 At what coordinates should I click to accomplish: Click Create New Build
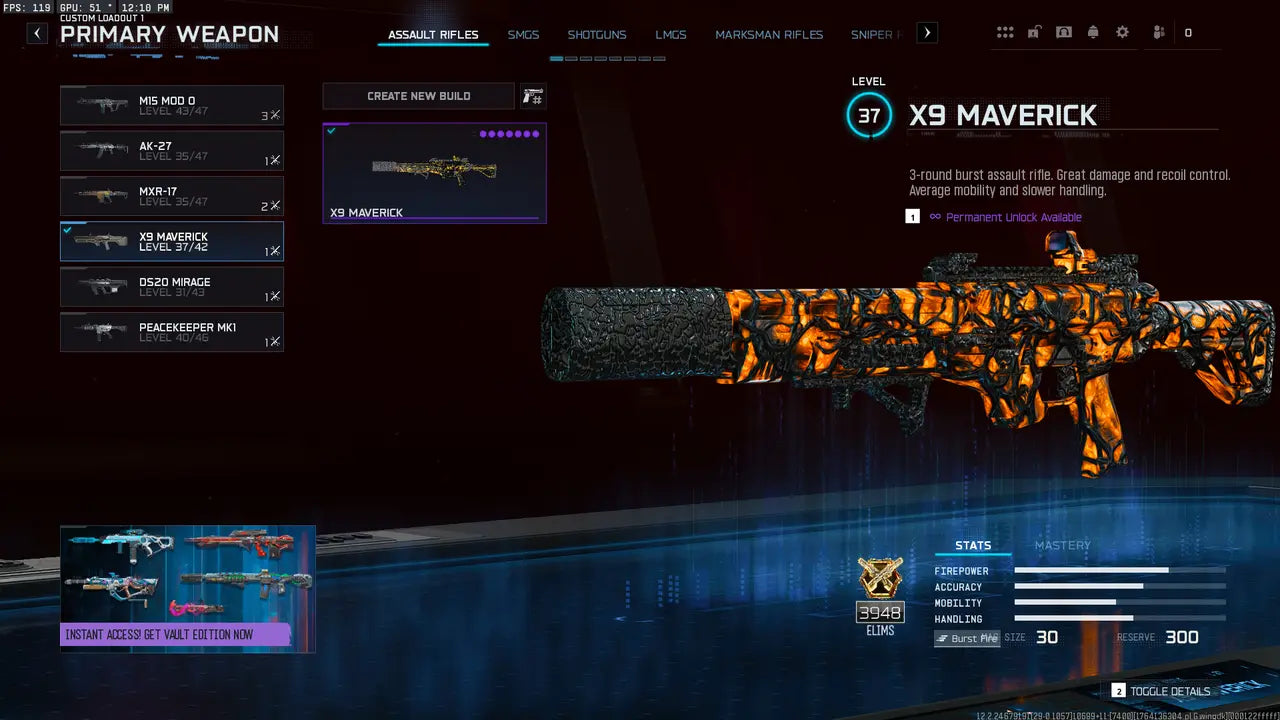(418, 95)
